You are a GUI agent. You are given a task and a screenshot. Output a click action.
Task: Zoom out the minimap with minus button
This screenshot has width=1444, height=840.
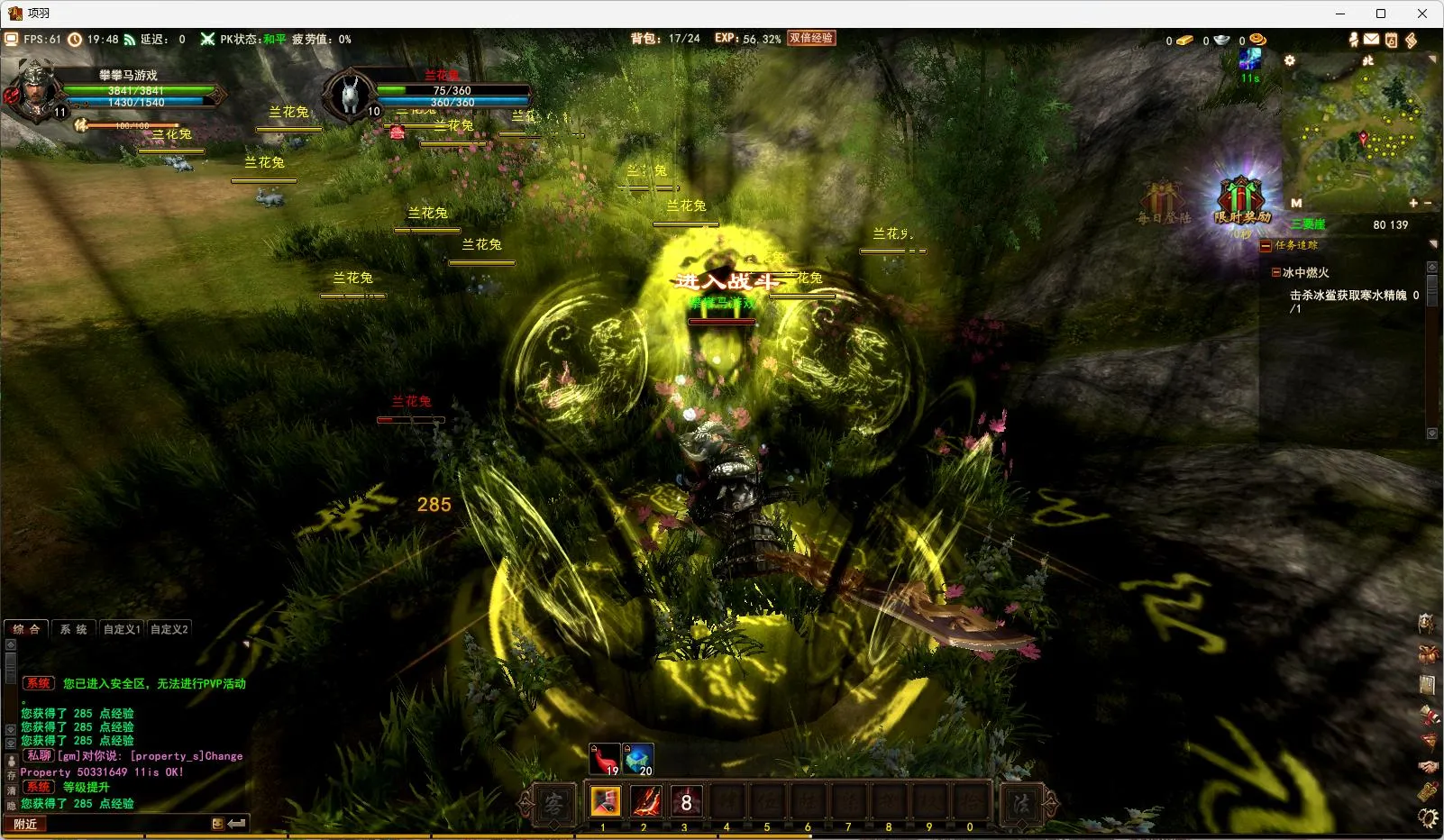coord(1428,204)
